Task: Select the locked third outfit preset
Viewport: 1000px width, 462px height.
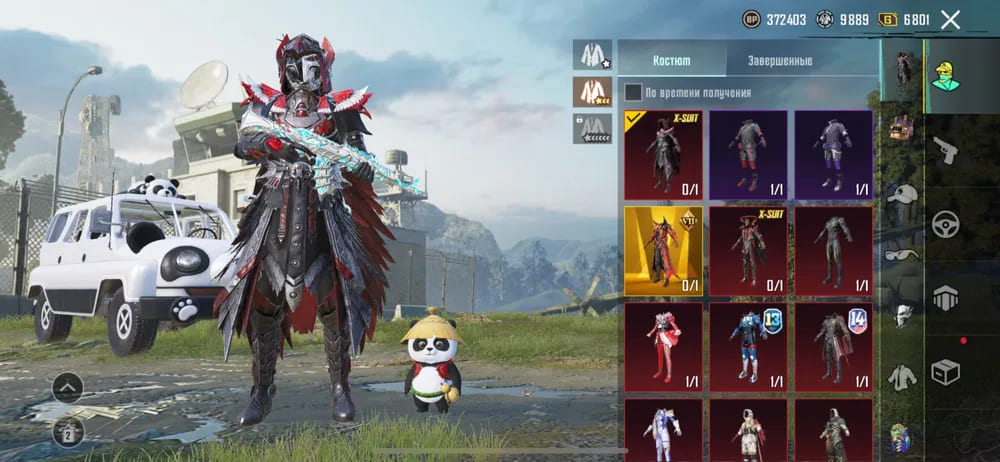Action: tap(592, 128)
